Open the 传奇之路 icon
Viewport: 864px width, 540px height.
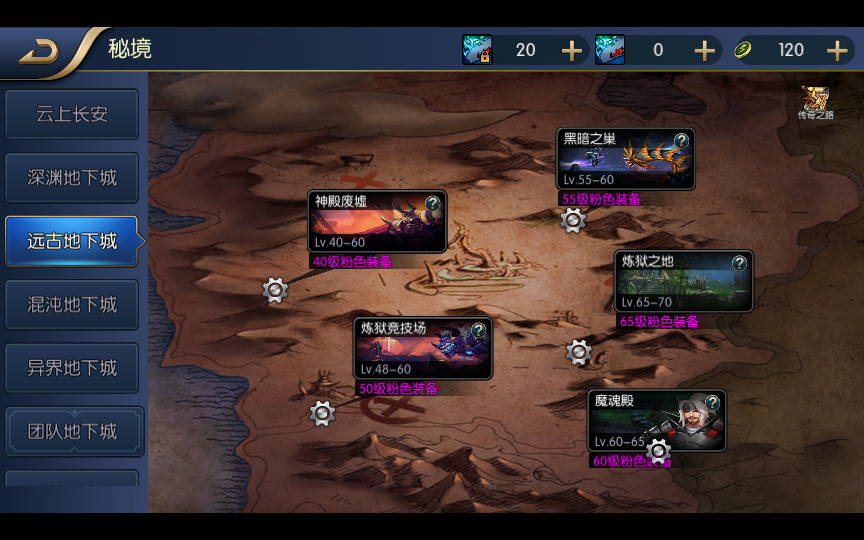pyautogui.click(x=815, y=103)
